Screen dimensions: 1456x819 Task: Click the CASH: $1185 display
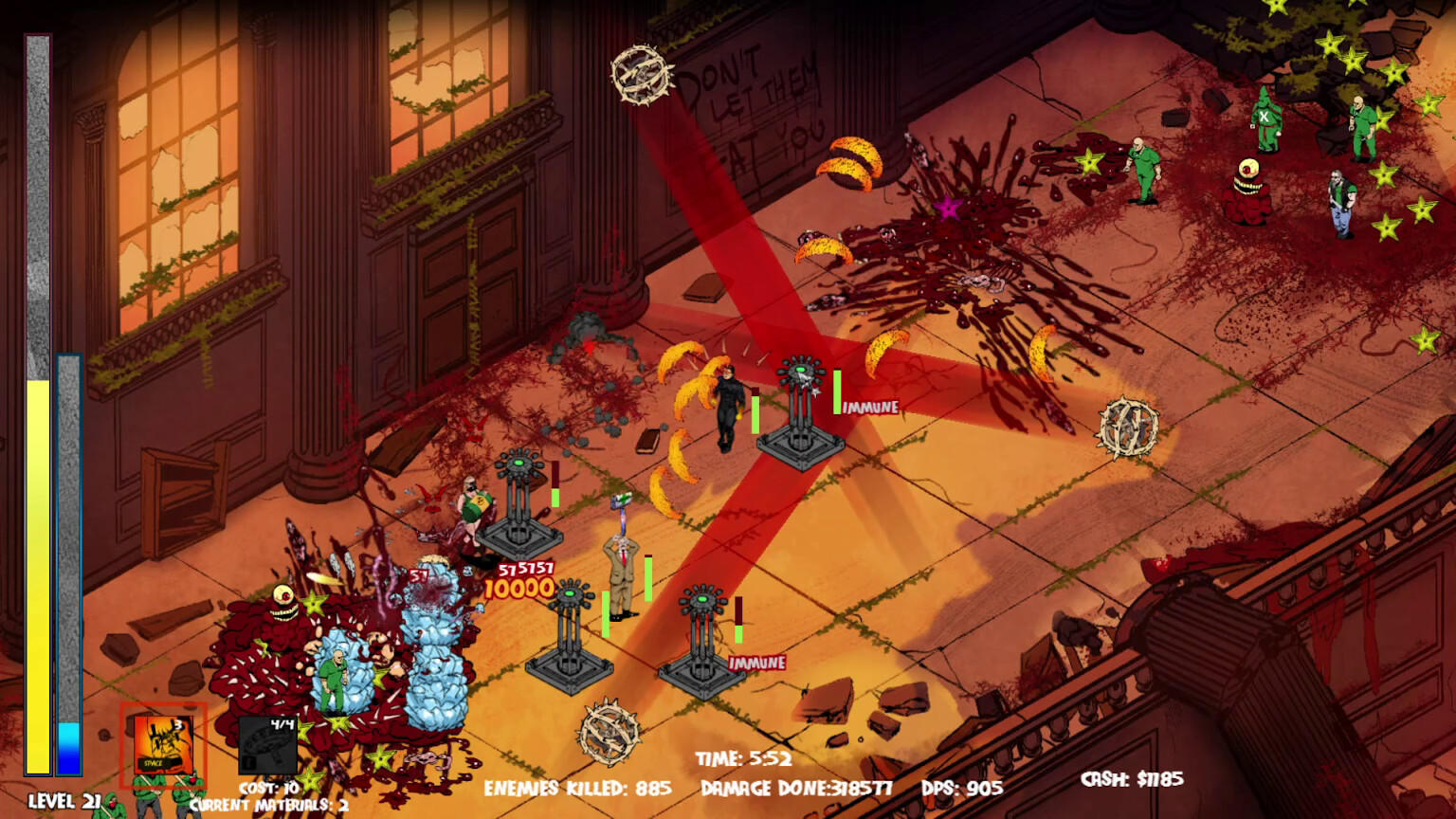pyautogui.click(x=1132, y=777)
